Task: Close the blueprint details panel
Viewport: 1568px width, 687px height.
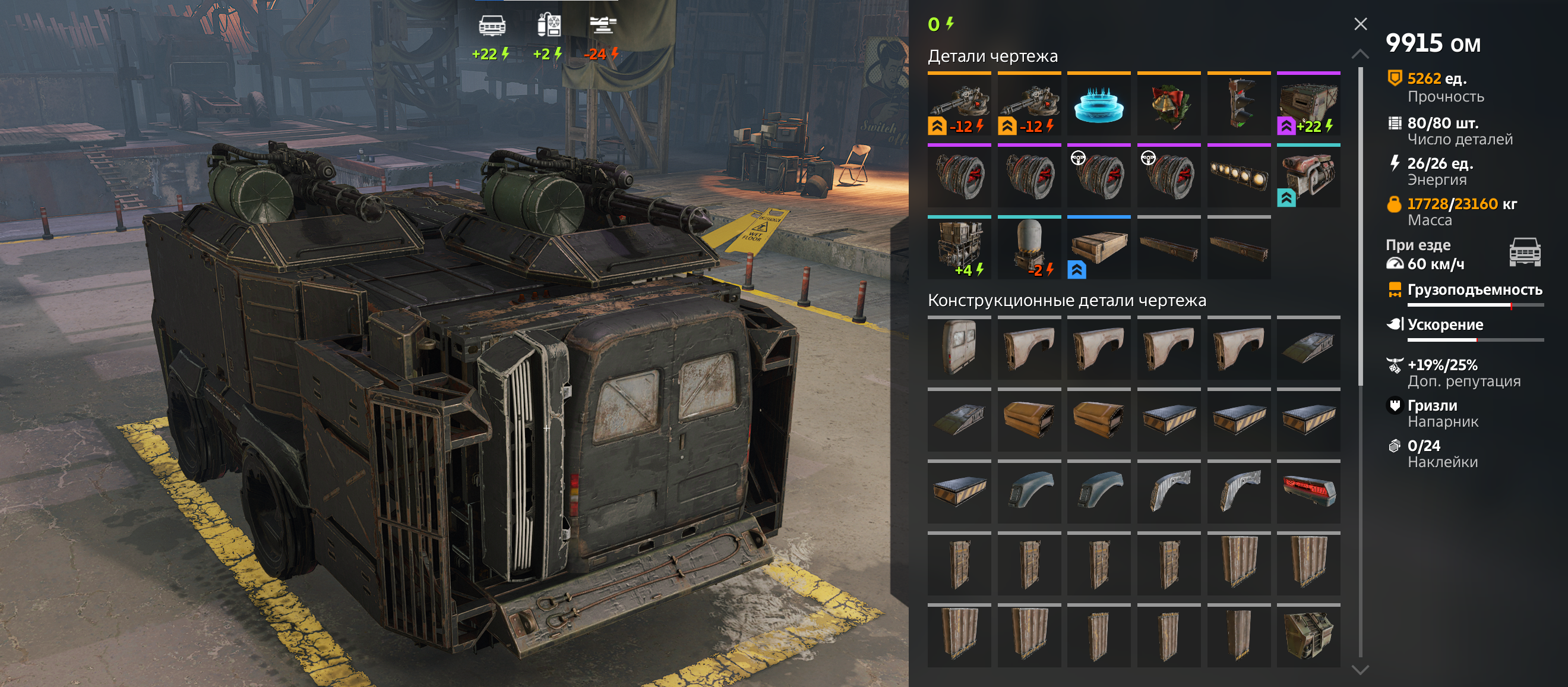Action: pos(1361,24)
